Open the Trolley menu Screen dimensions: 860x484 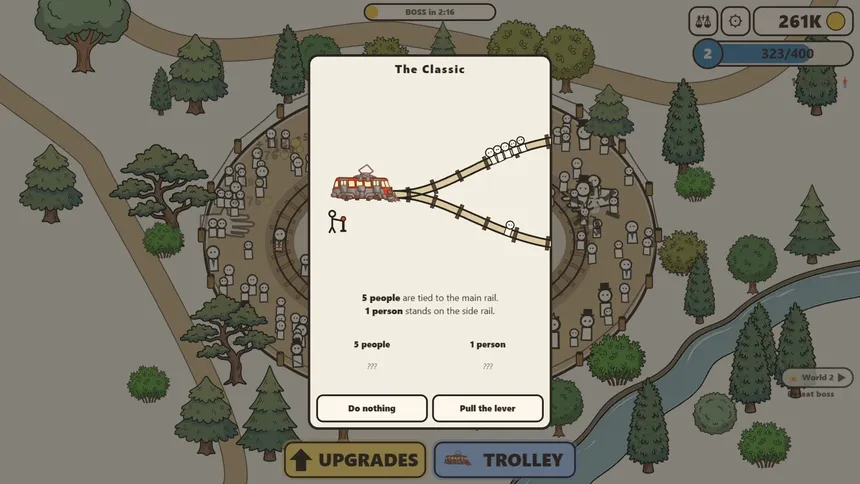tap(505, 460)
